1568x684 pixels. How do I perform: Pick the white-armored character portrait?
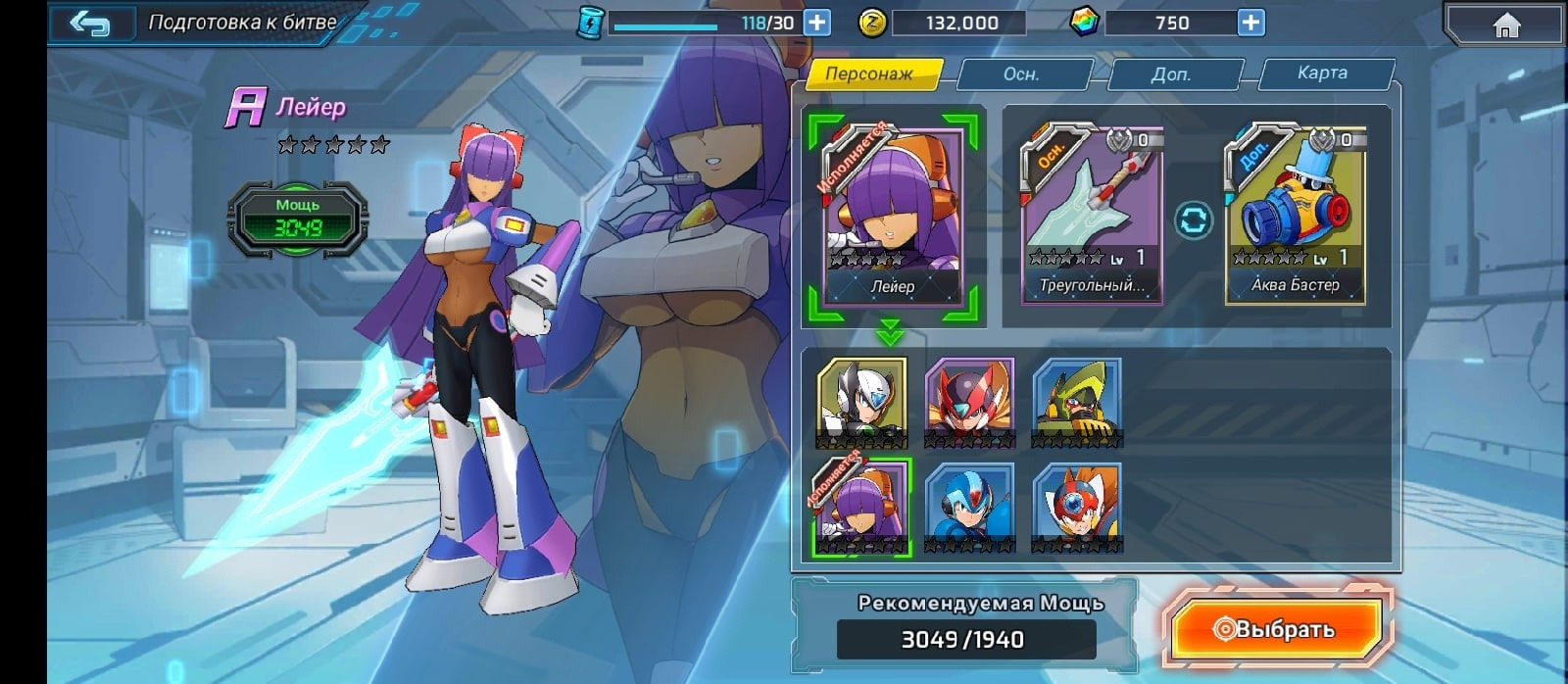coord(861,402)
